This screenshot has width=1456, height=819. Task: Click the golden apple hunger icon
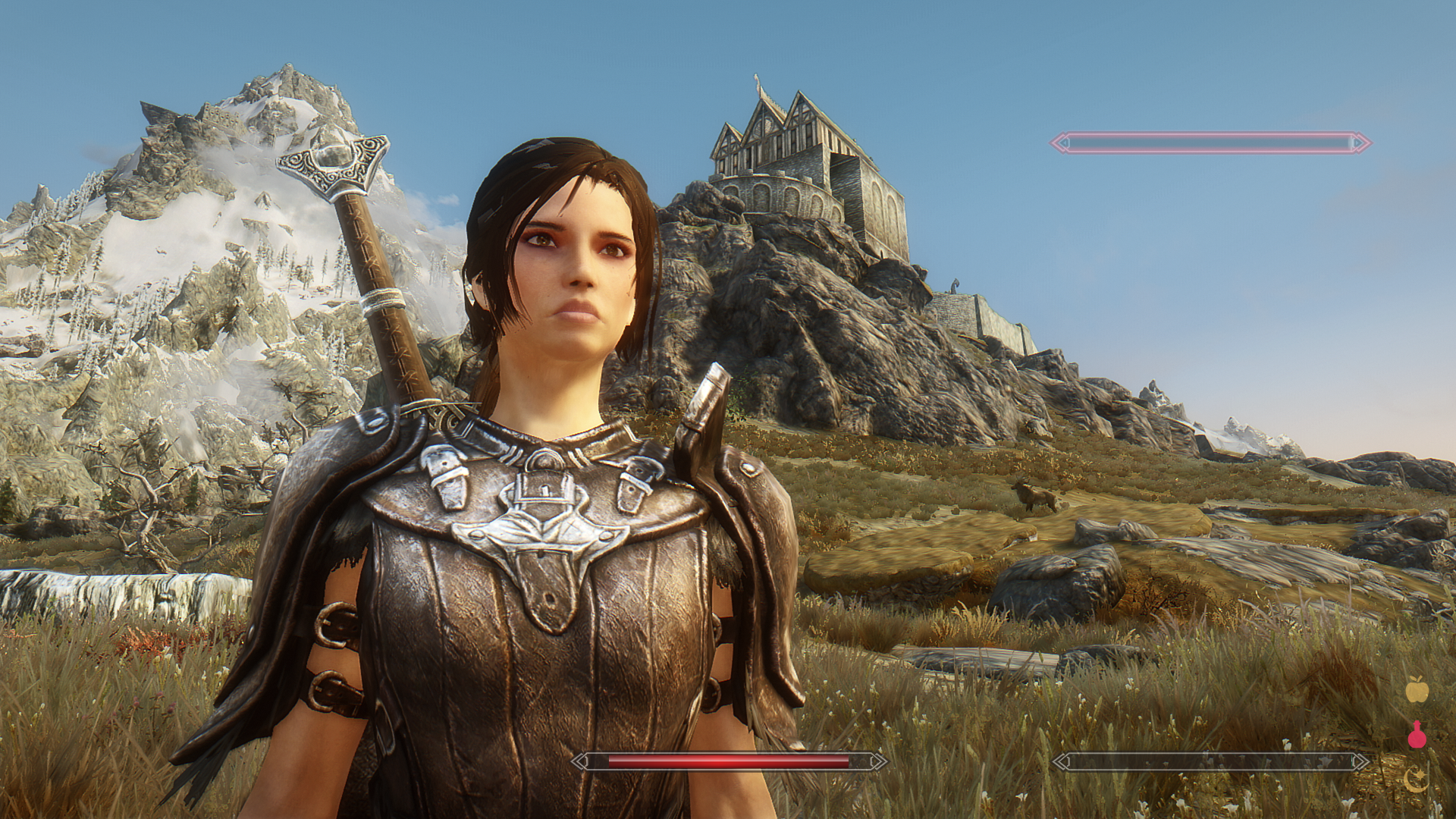(x=1417, y=690)
